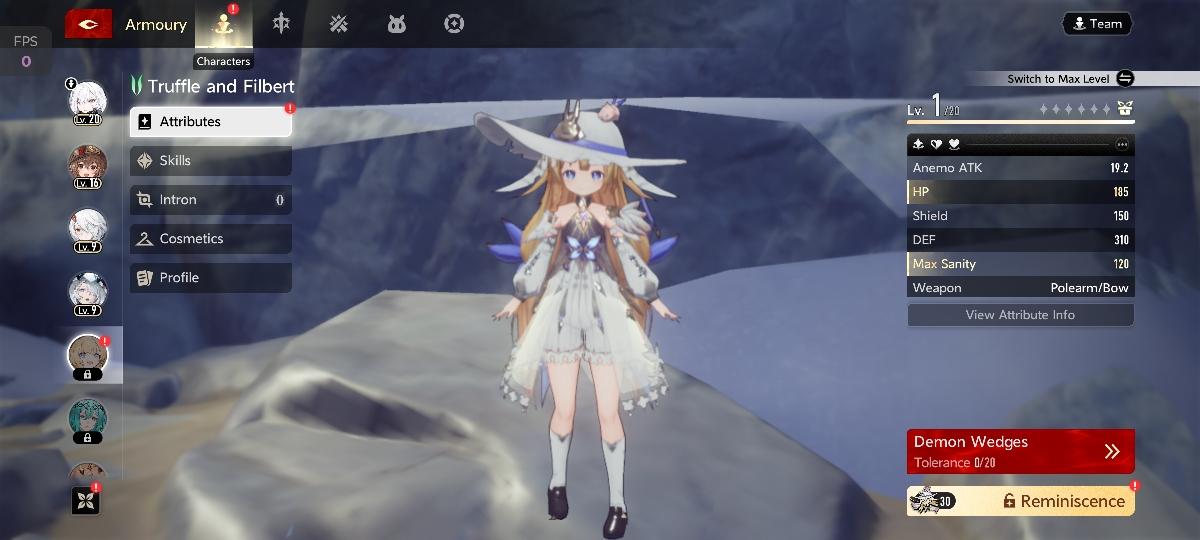This screenshot has height=540, width=1200.
Task: Expand the attribute panel ellipsis options
Action: tap(1122, 144)
